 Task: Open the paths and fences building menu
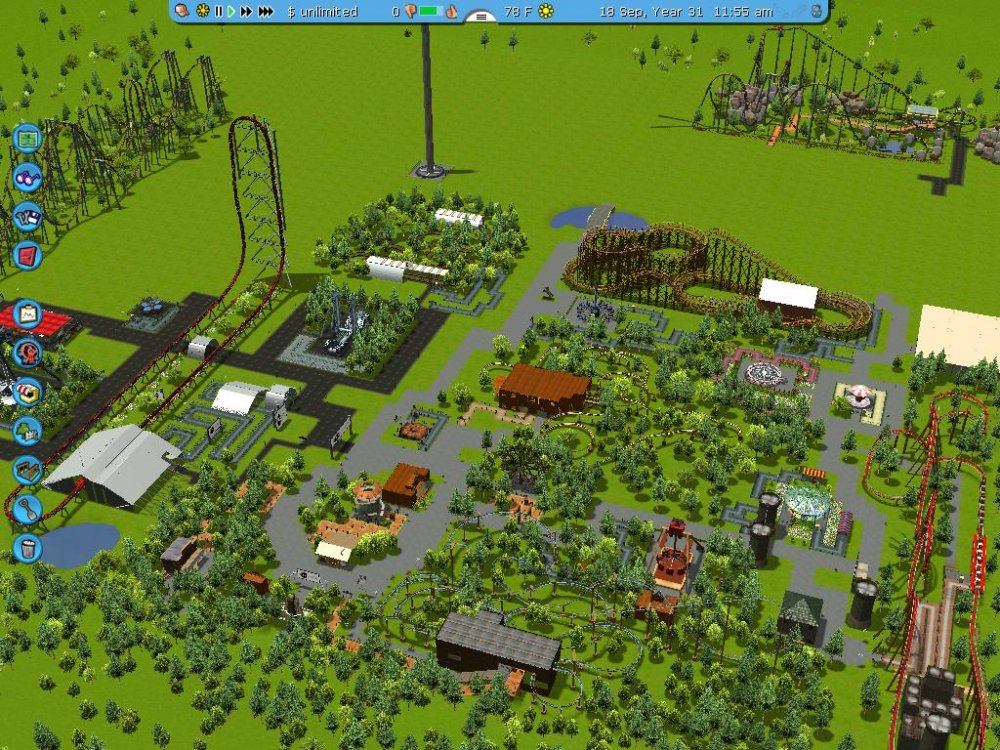[x=27, y=469]
